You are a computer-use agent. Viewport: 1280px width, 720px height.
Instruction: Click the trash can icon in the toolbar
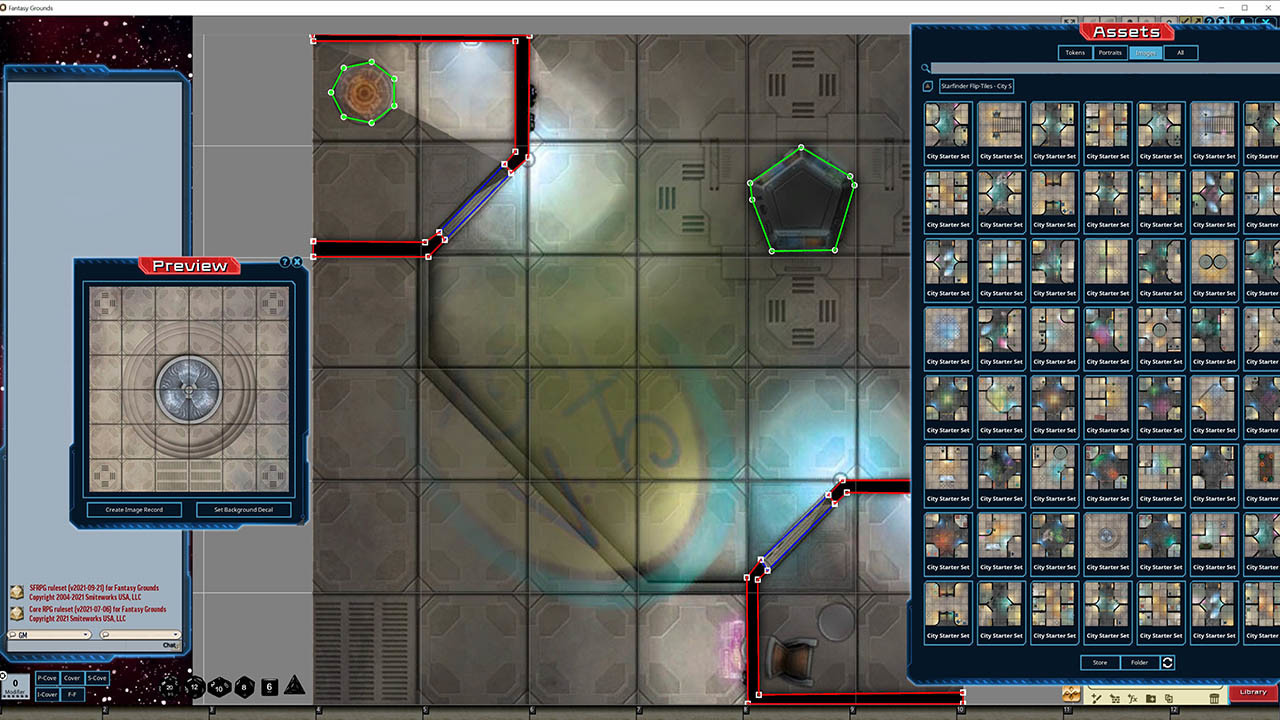tap(1214, 698)
